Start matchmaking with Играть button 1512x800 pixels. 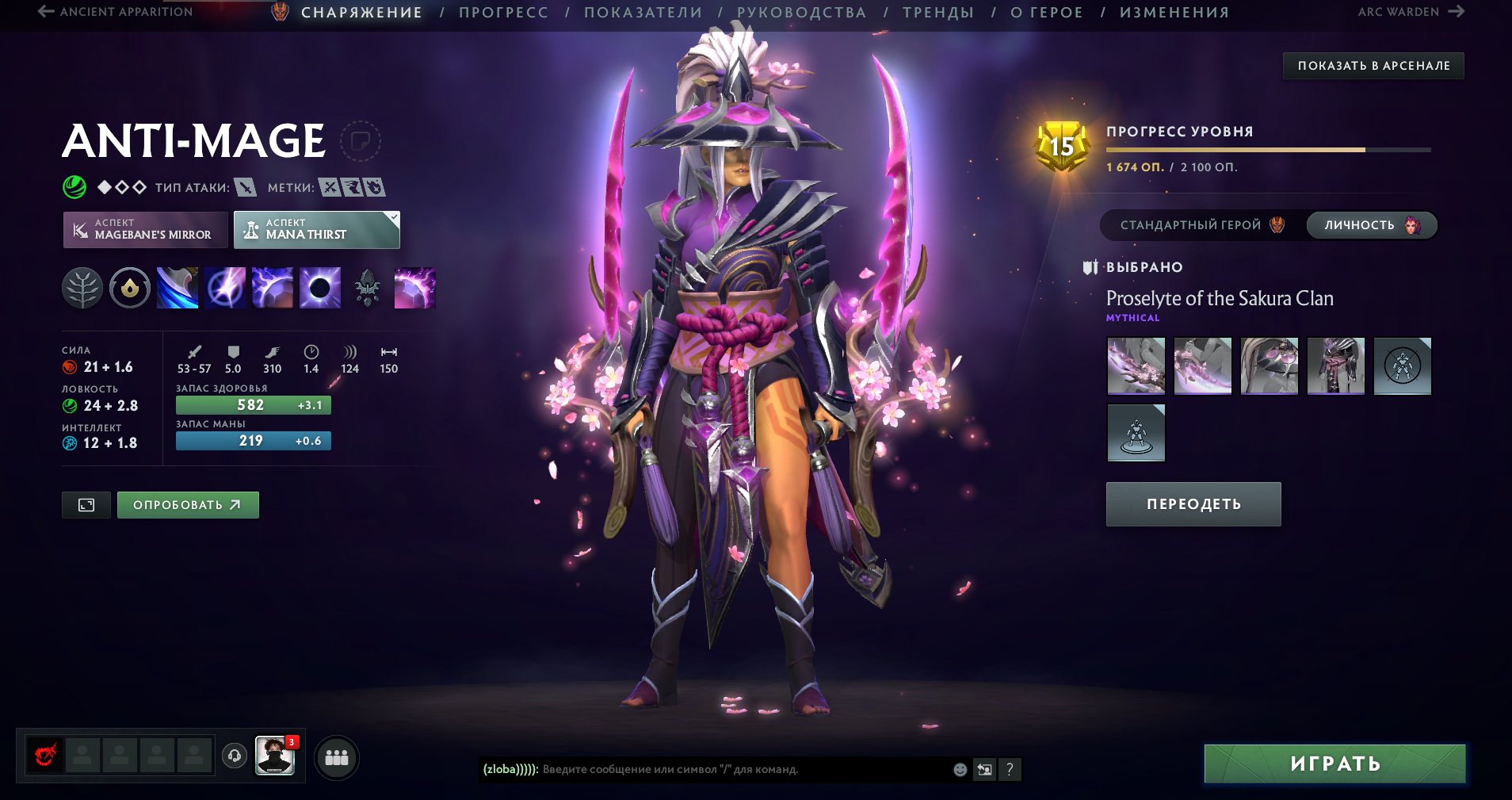point(1334,764)
